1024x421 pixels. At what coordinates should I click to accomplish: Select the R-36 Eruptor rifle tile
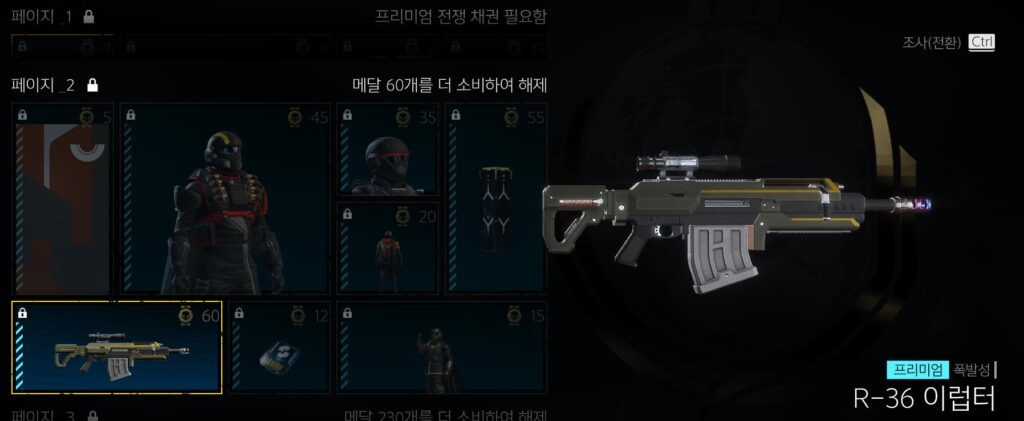(117, 347)
